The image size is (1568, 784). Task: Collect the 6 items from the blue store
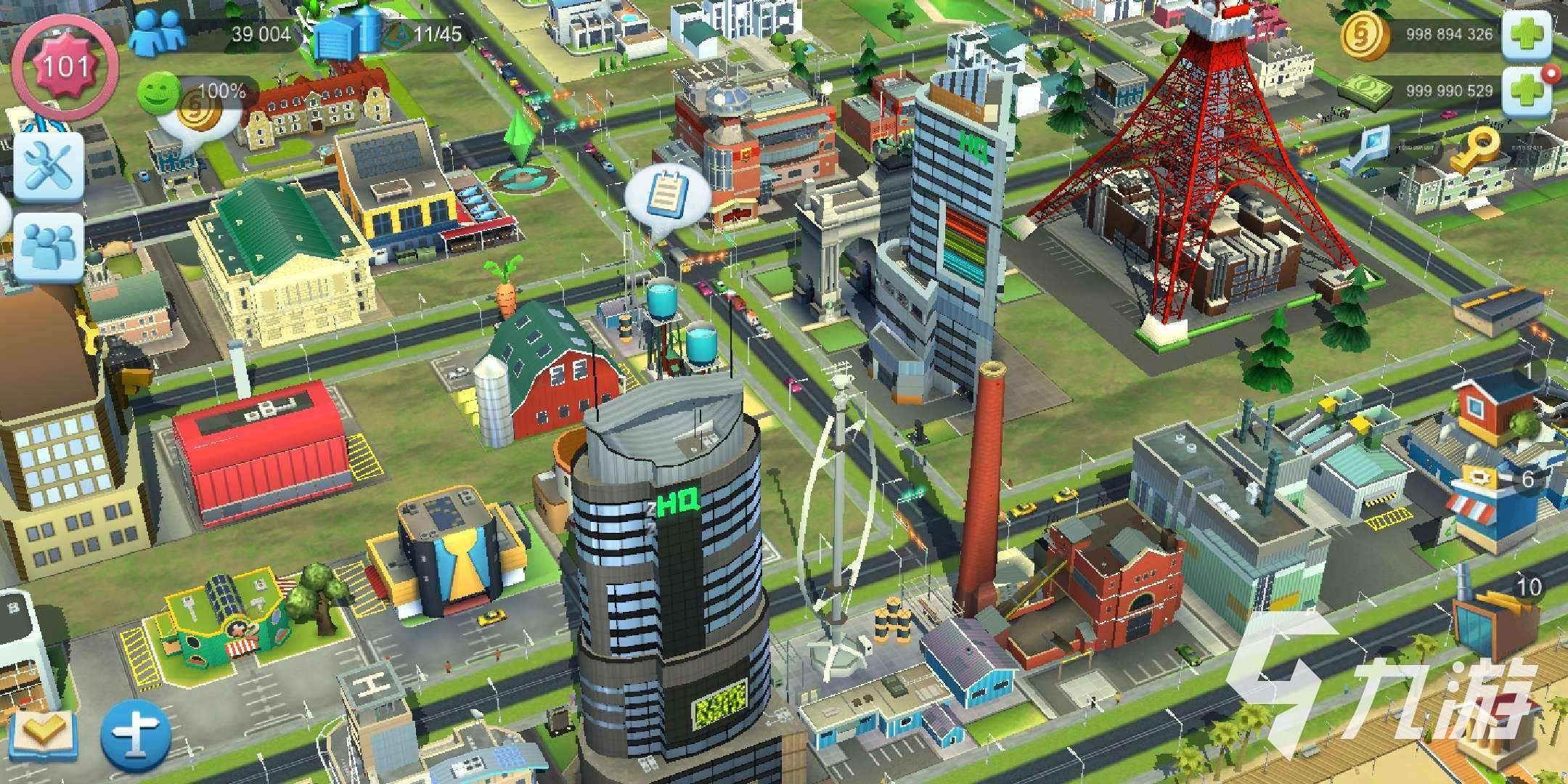(x=1527, y=478)
